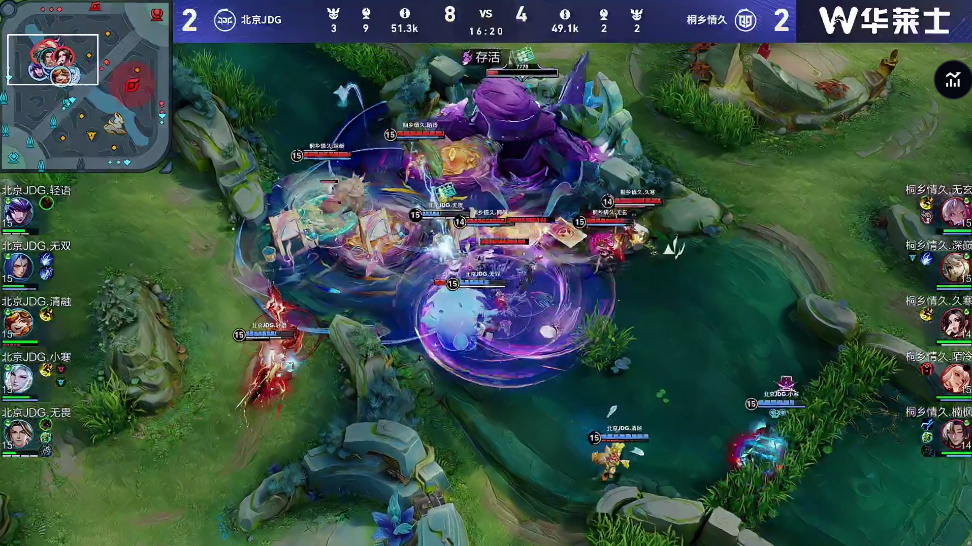The image size is (972, 546).
Task: Pick 北京JDG.无畏 player portrait
Action: [18, 433]
